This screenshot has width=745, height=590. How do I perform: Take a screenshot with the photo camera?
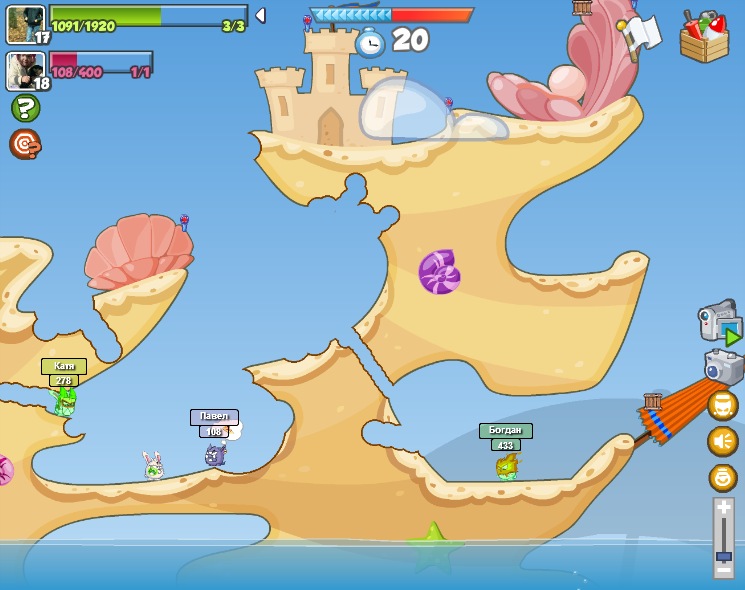(723, 366)
